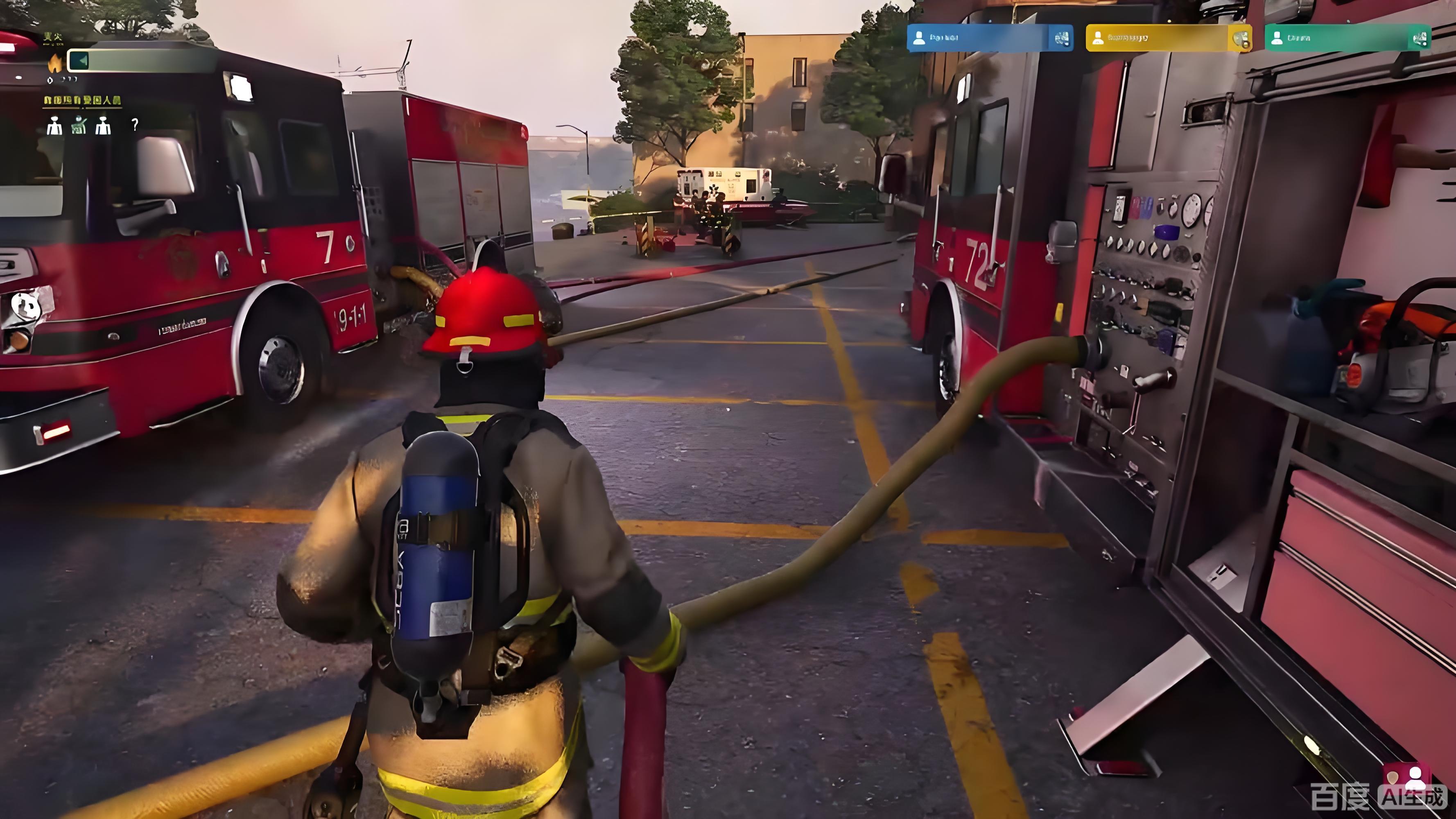This screenshot has height=819, width=1456.
Task: Select the blue teammate panel
Action: (989, 38)
